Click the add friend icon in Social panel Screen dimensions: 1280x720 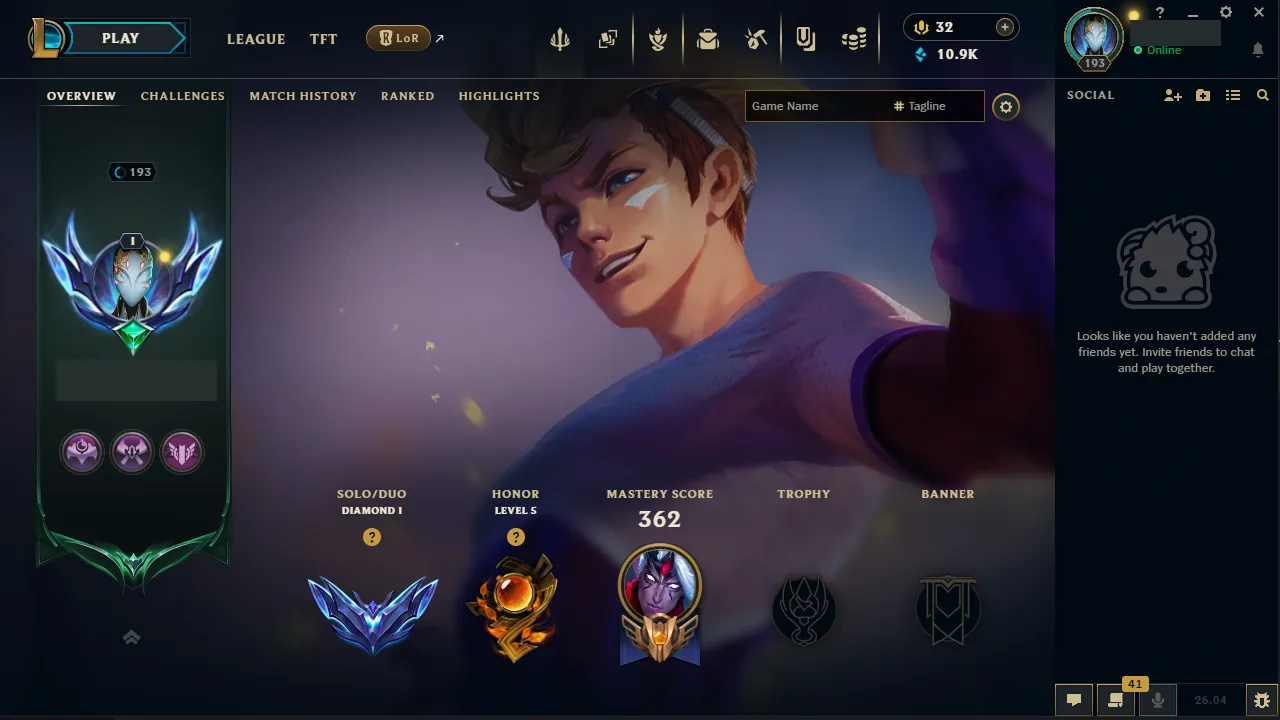coord(1172,95)
